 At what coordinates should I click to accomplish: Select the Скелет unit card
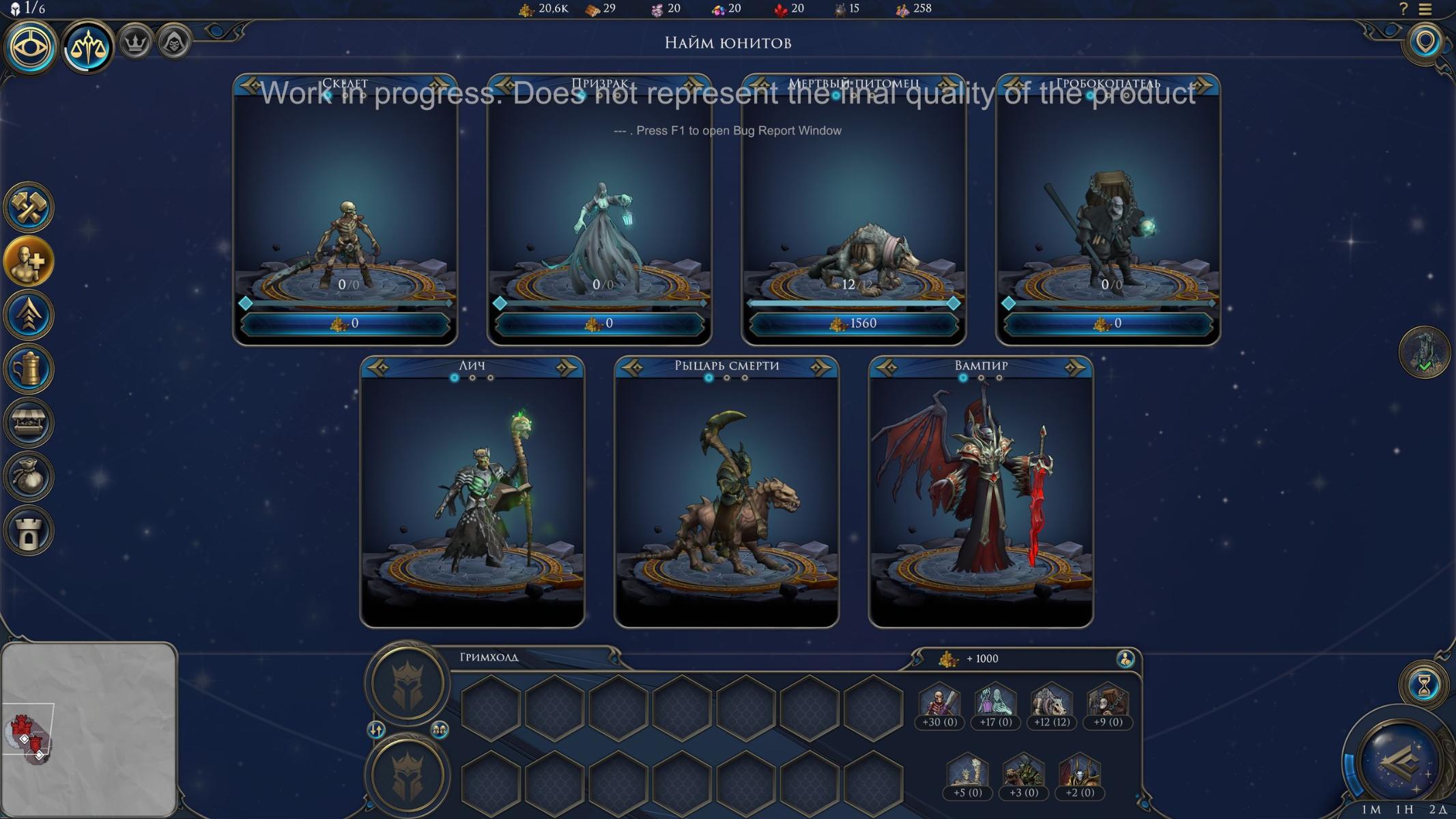pyautogui.click(x=345, y=205)
